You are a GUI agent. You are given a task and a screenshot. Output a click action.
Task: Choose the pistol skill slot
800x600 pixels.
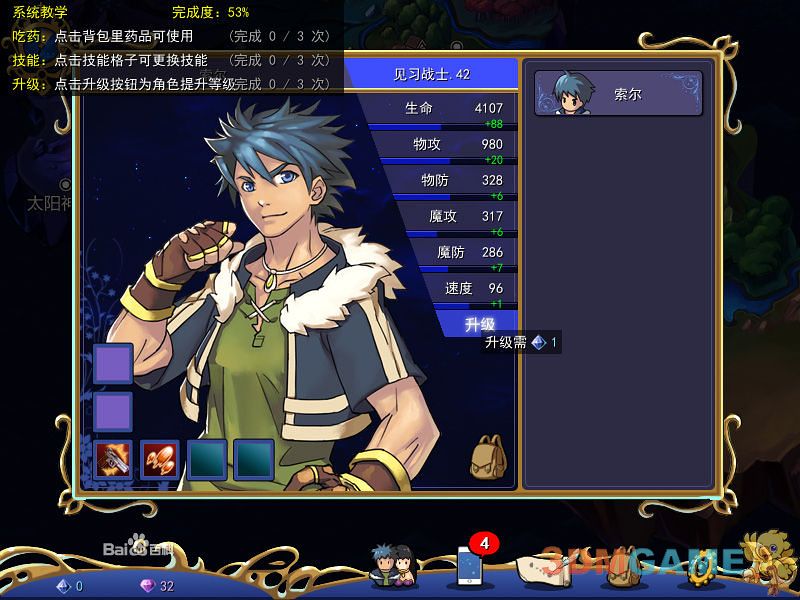pos(113,459)
